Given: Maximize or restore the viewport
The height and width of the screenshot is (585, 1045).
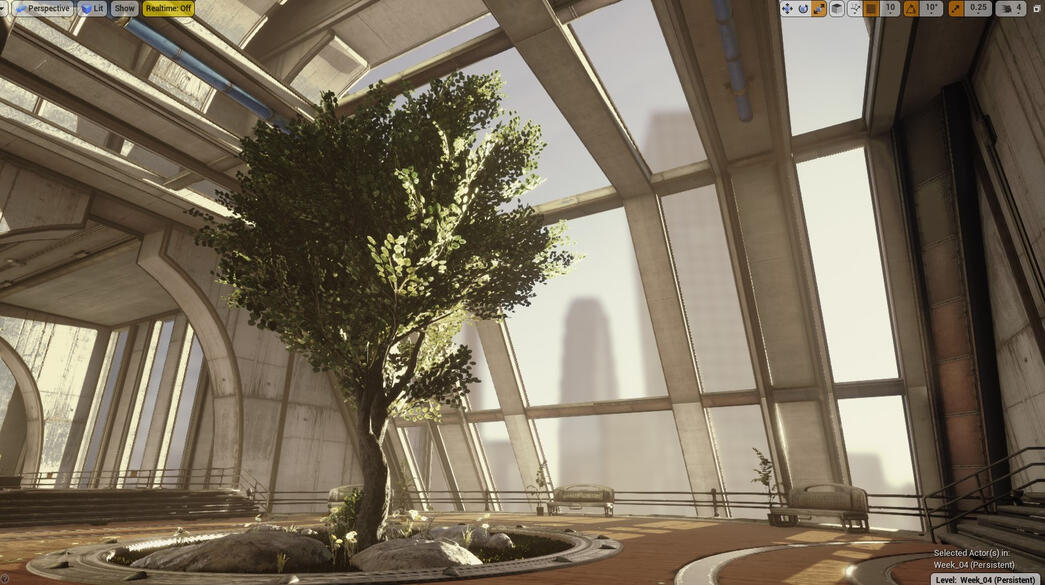Looking at the screenshot, I should [x=1035, y=8].
